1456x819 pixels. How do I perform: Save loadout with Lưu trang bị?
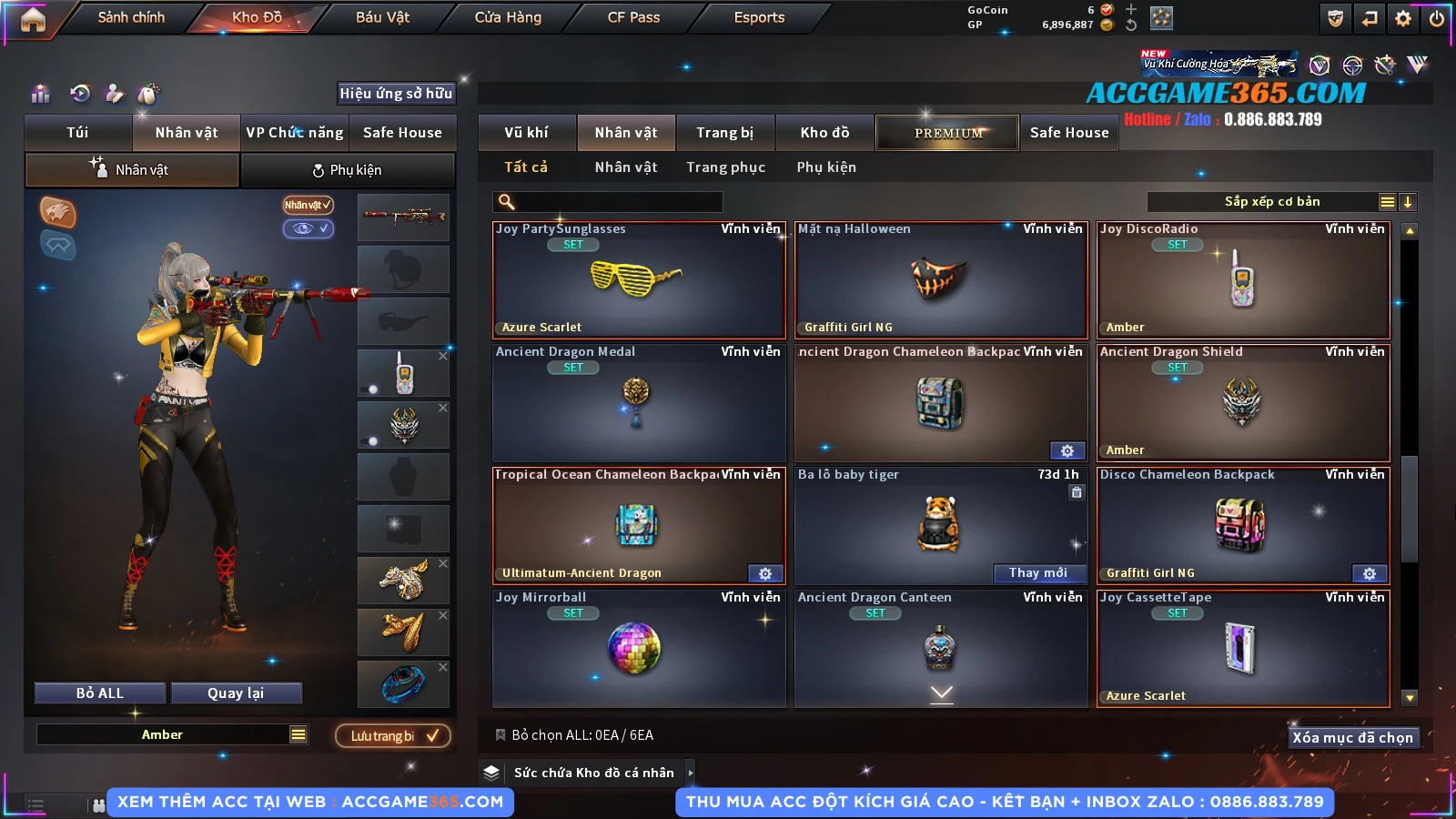393,735
